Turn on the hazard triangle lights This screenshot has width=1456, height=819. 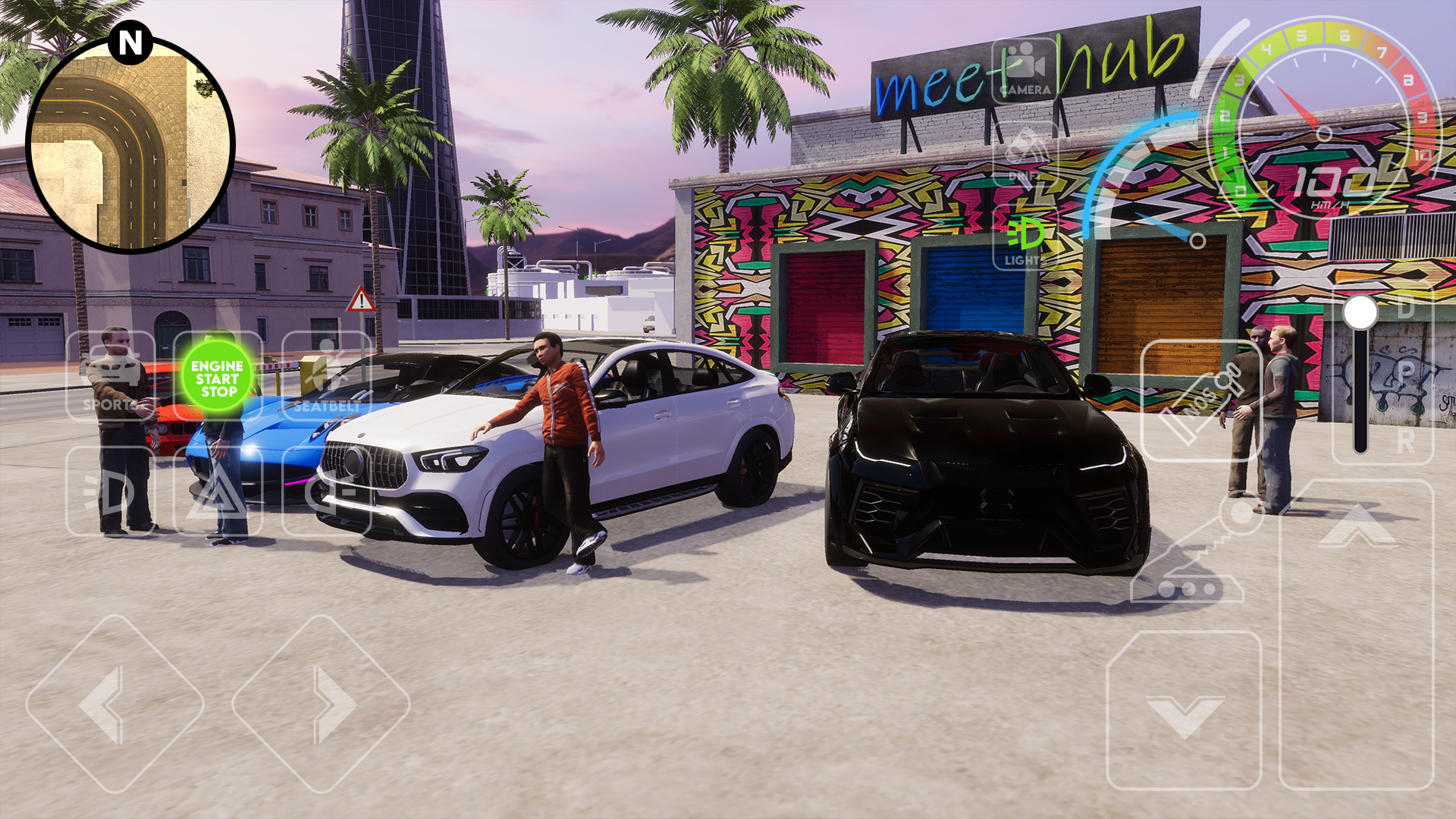click(218, 491)
